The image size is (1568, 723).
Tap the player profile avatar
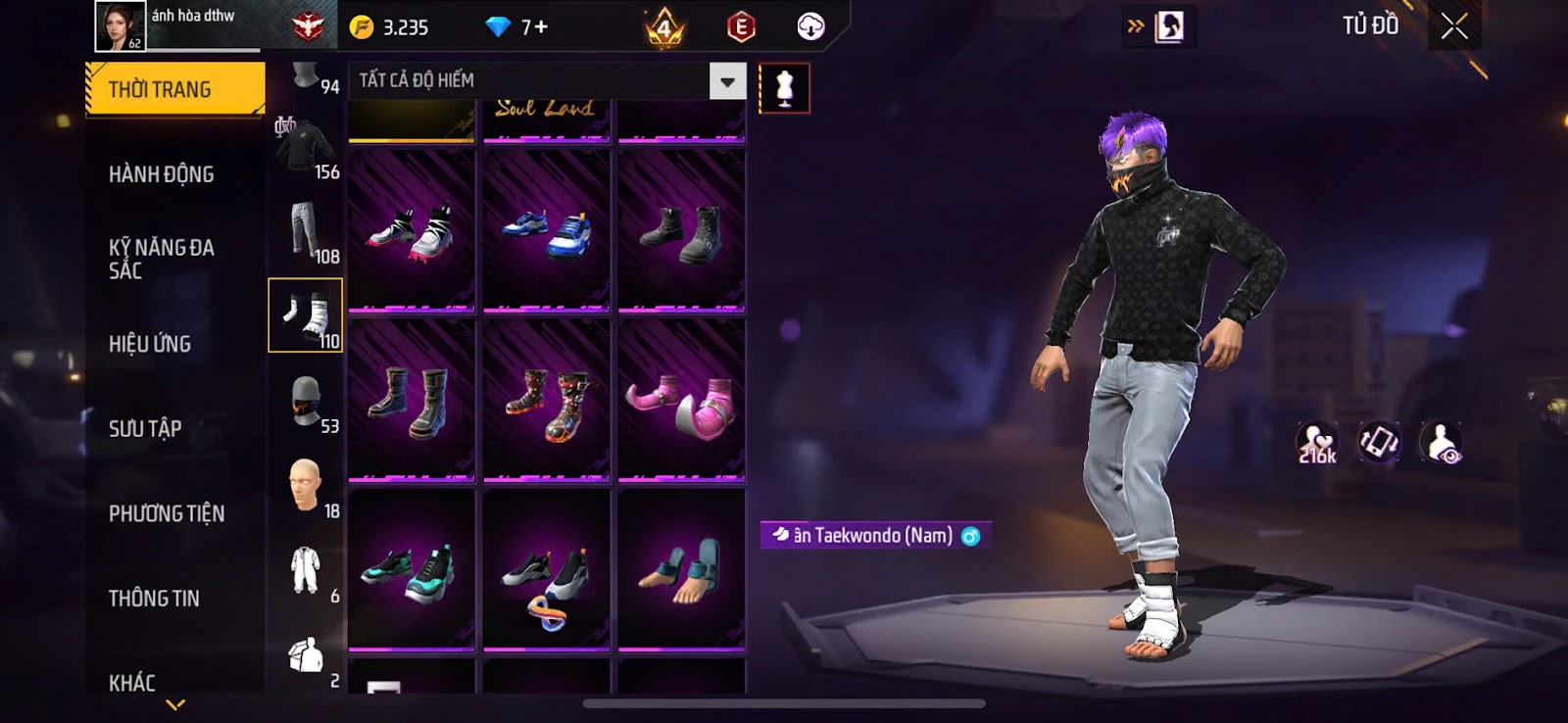120,25
